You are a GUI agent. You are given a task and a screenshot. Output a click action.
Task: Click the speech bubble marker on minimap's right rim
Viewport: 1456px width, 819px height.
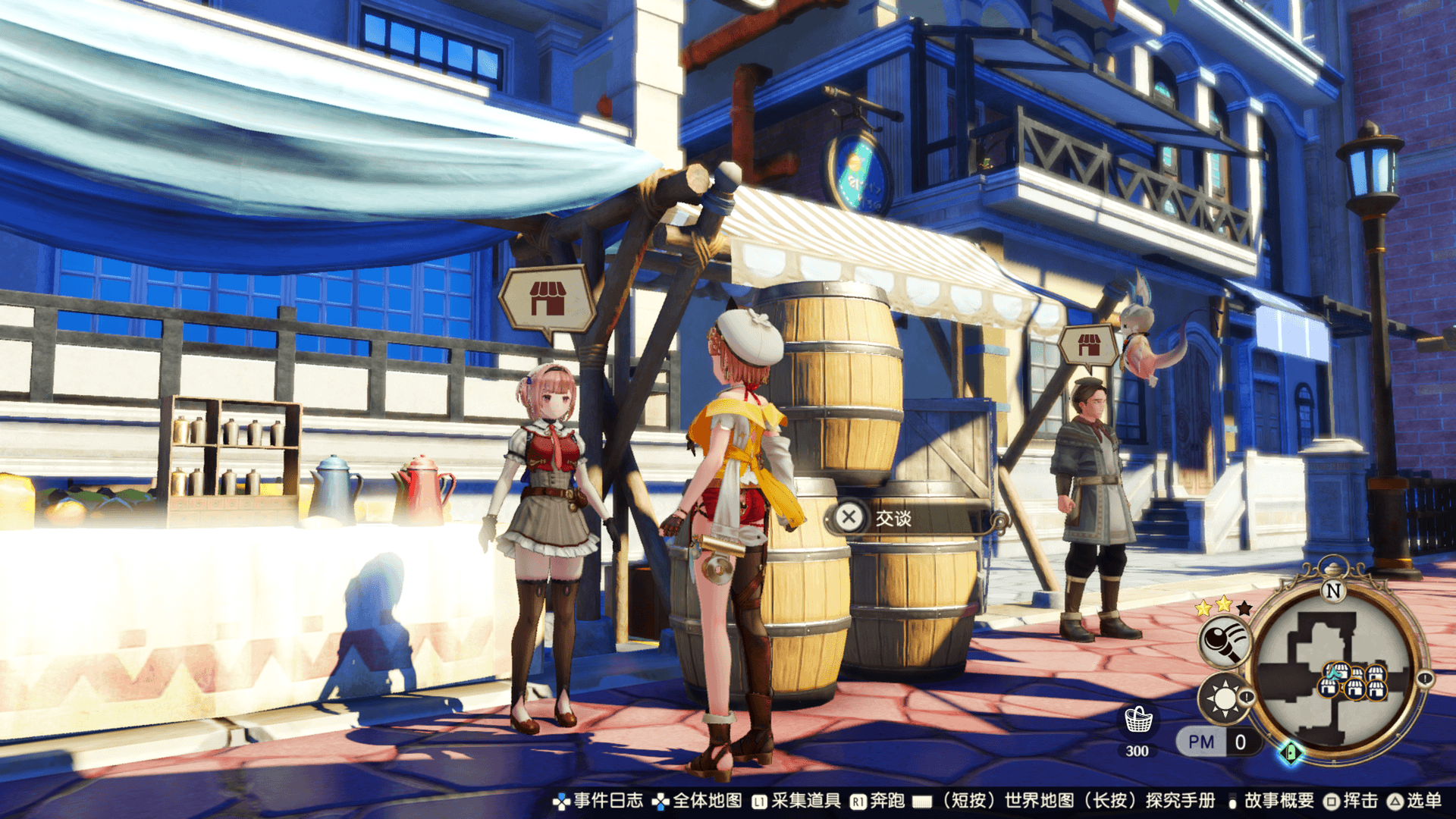[x=1425, y=679]
